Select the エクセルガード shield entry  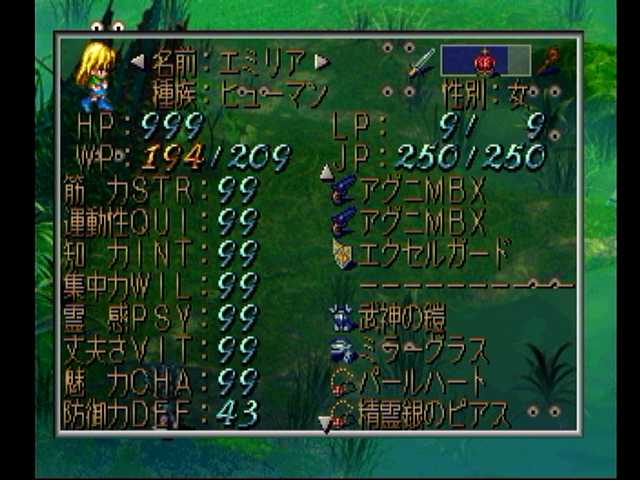(420, 254)
